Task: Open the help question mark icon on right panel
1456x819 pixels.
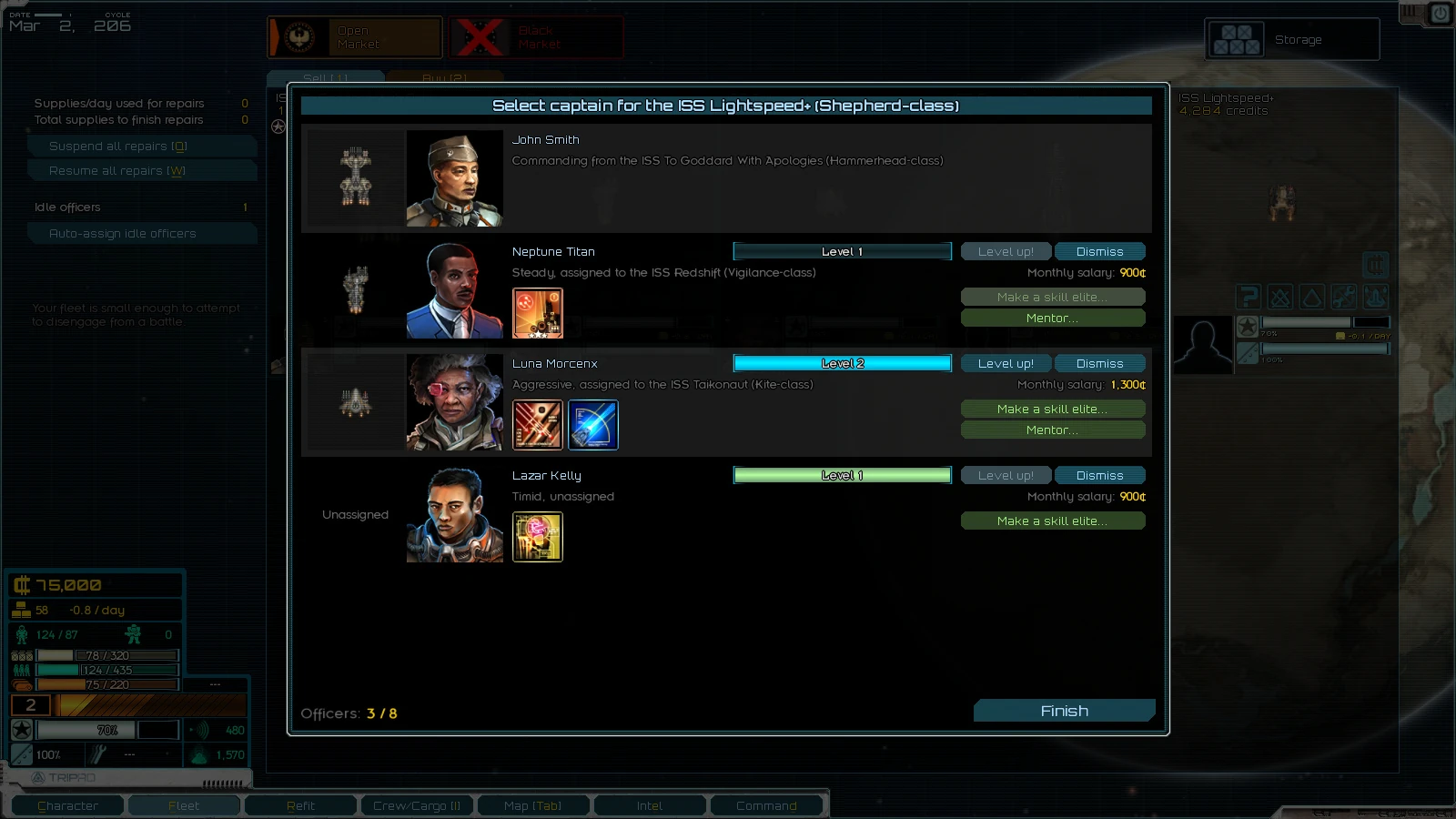Action: (x=1249, y=297)
